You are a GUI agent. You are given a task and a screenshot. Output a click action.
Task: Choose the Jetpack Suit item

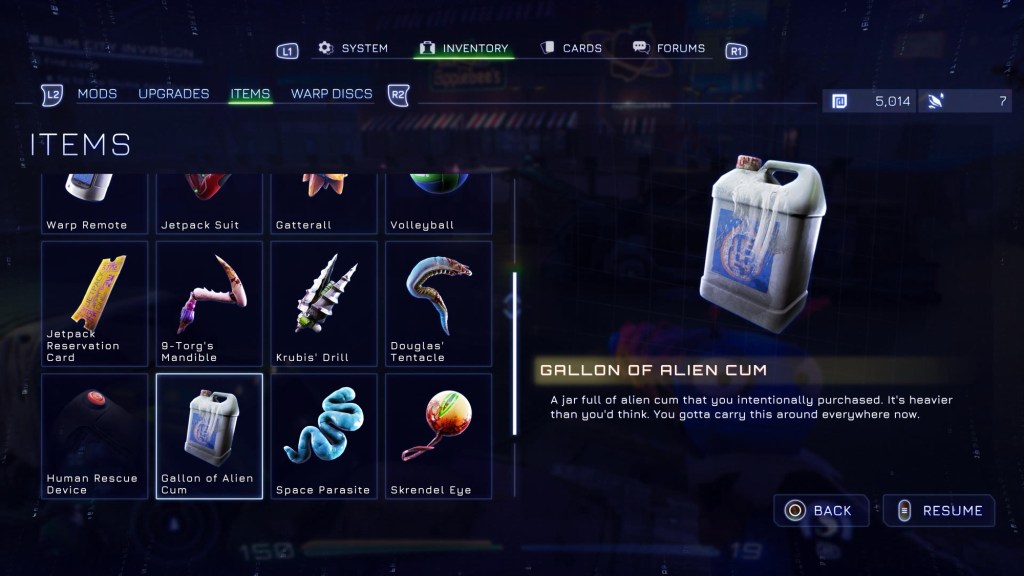[209, 204]
